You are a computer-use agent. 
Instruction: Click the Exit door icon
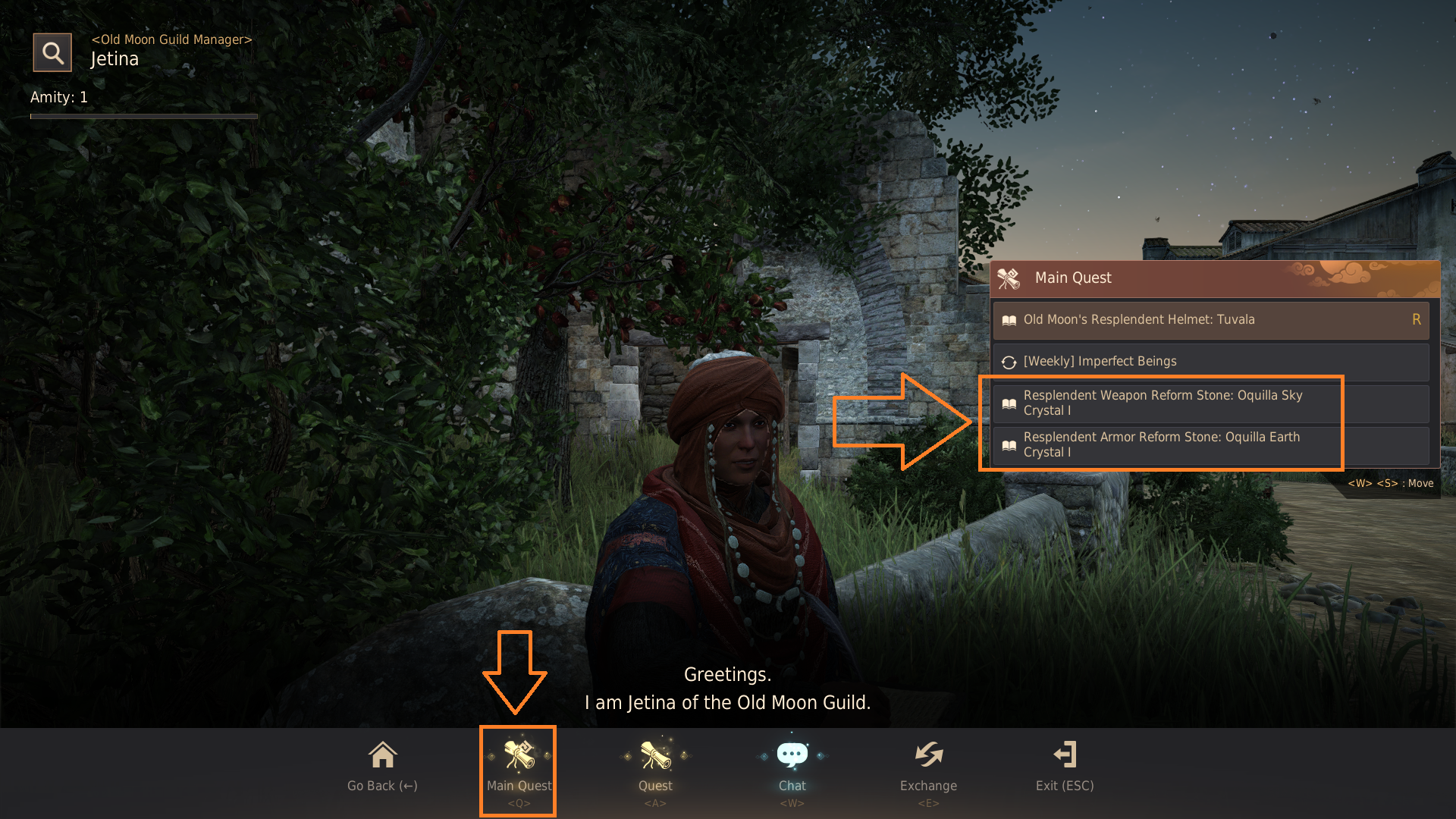coord(1065,755)
